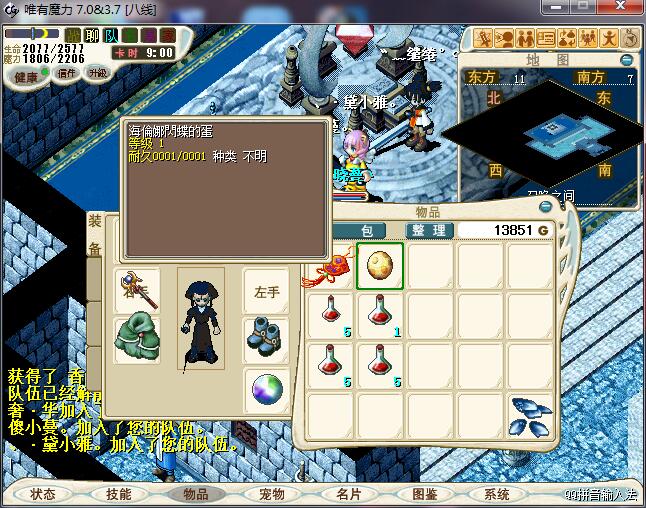Click the 健康 health button
Screen dimensions: 646x508
[27, 77]
